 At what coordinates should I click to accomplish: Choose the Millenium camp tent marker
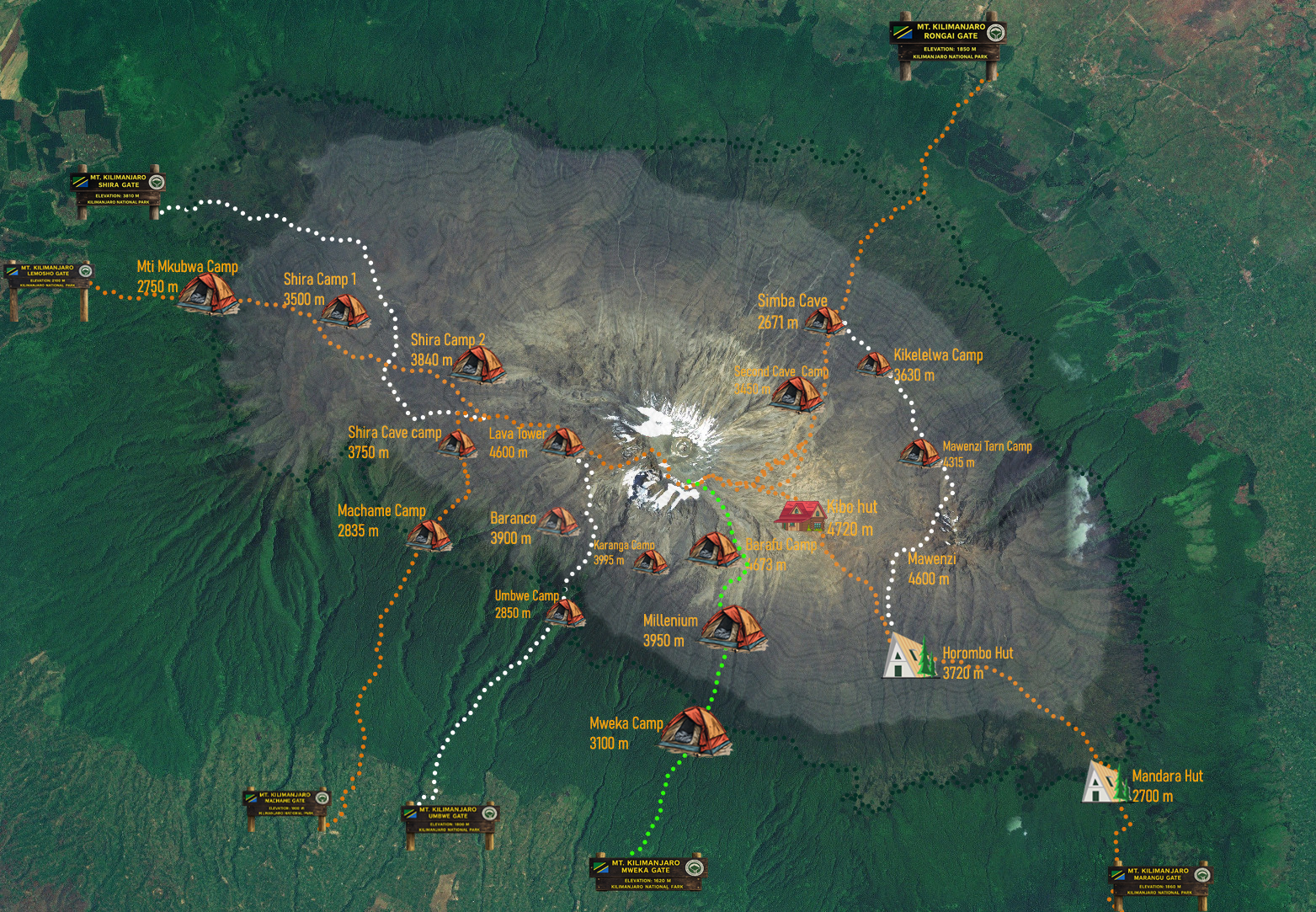tap(733, 629)
